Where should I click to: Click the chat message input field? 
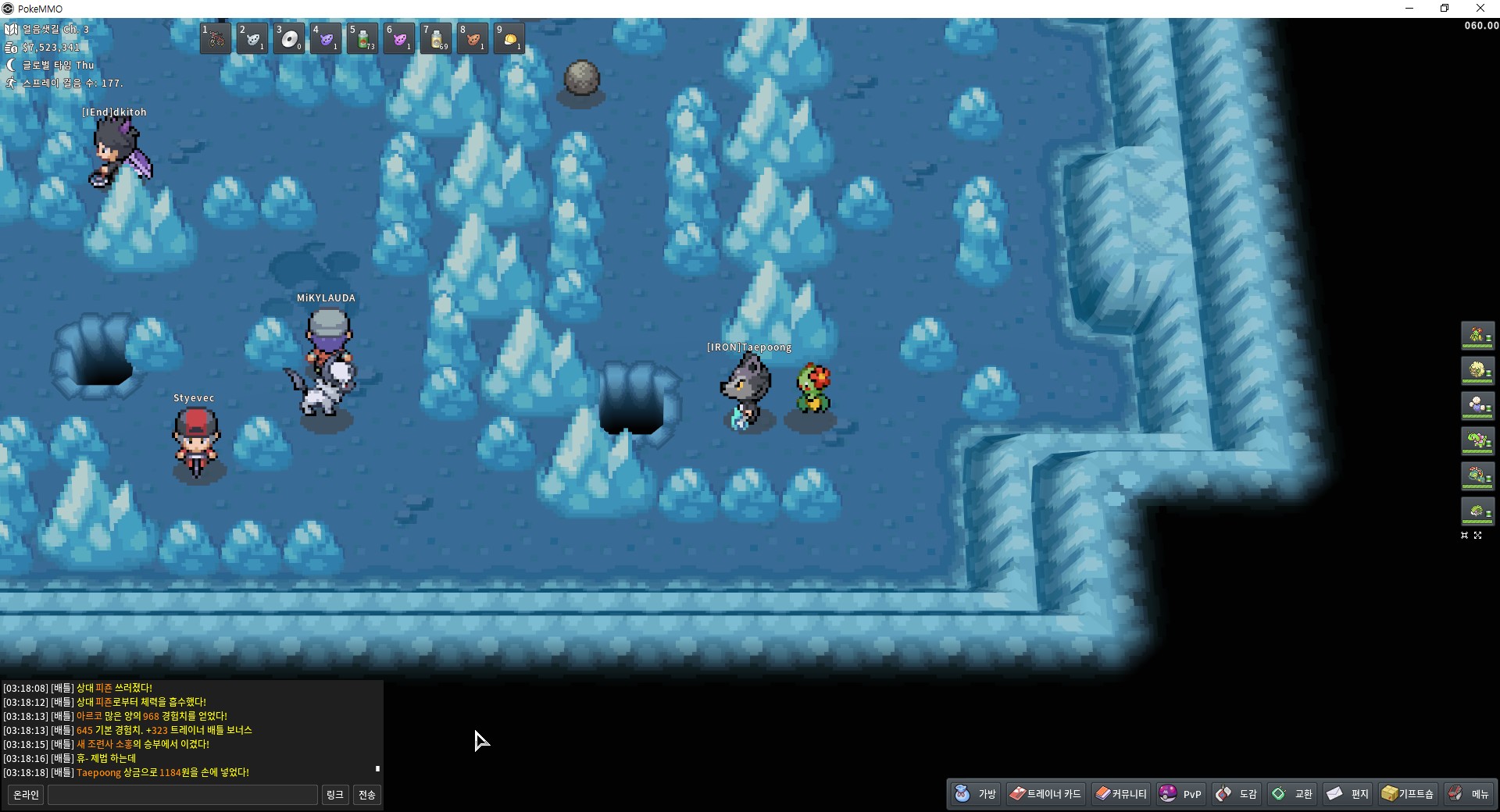point(183,795)
